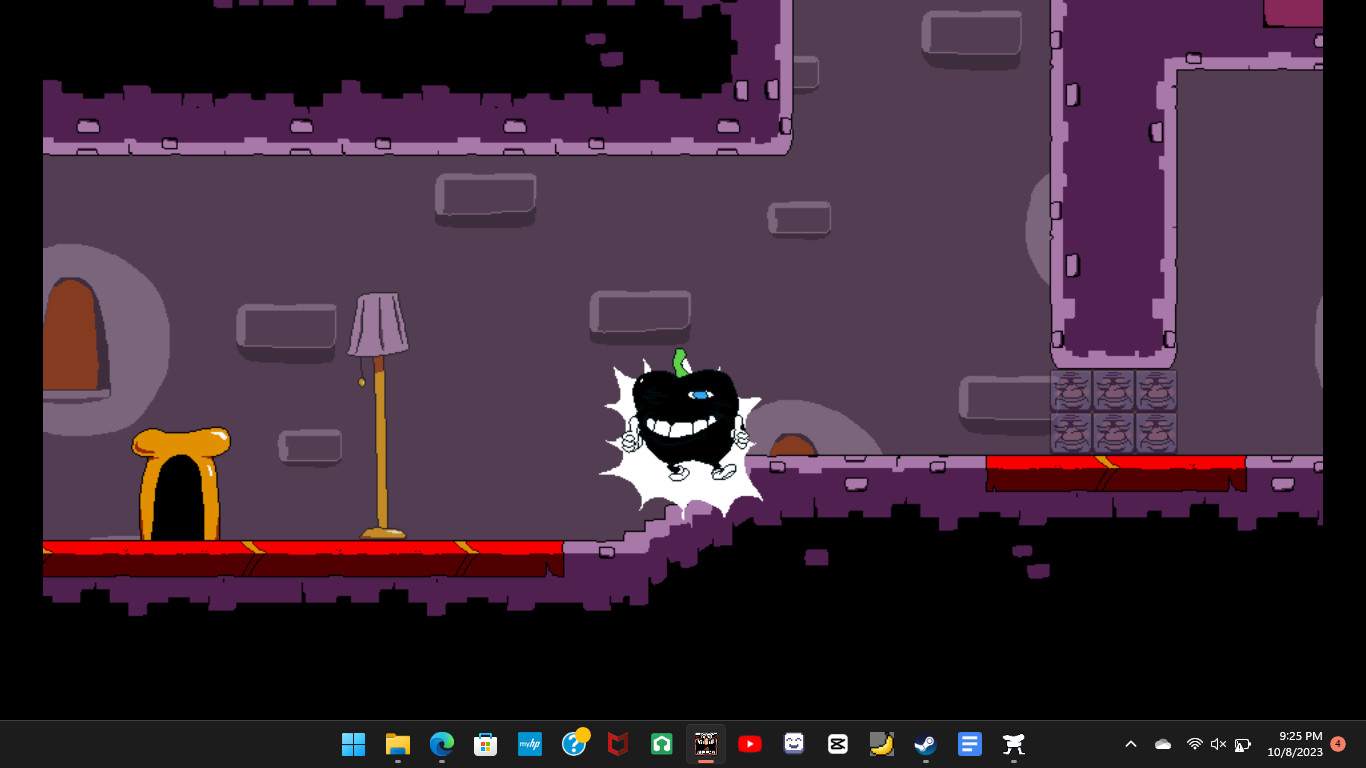Open Microsoft Edge from the taskbar
The height and width of the screenshot is (768, 1366).
tap(441, 744)
